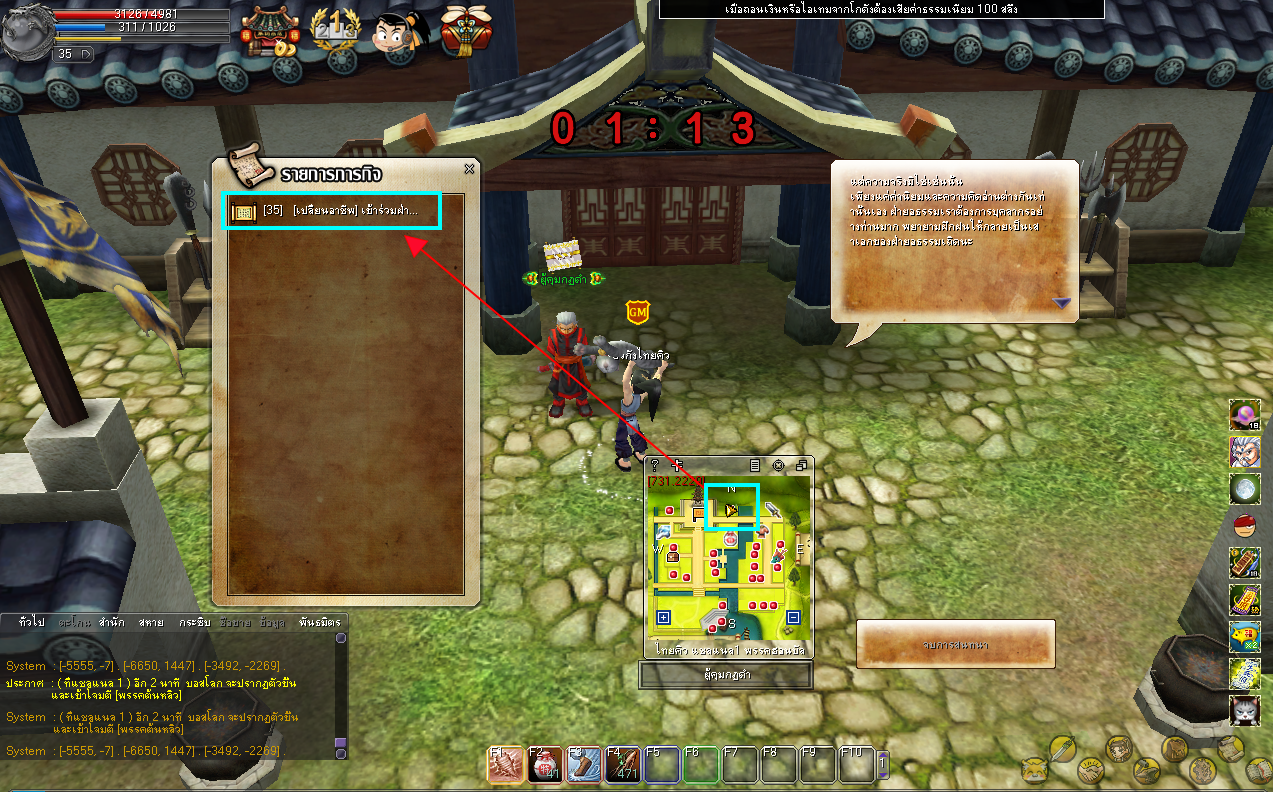This screenshot has height=792, width=1273.
Task: Open the handshake menu icon
Action: [x=1089, y=771]
